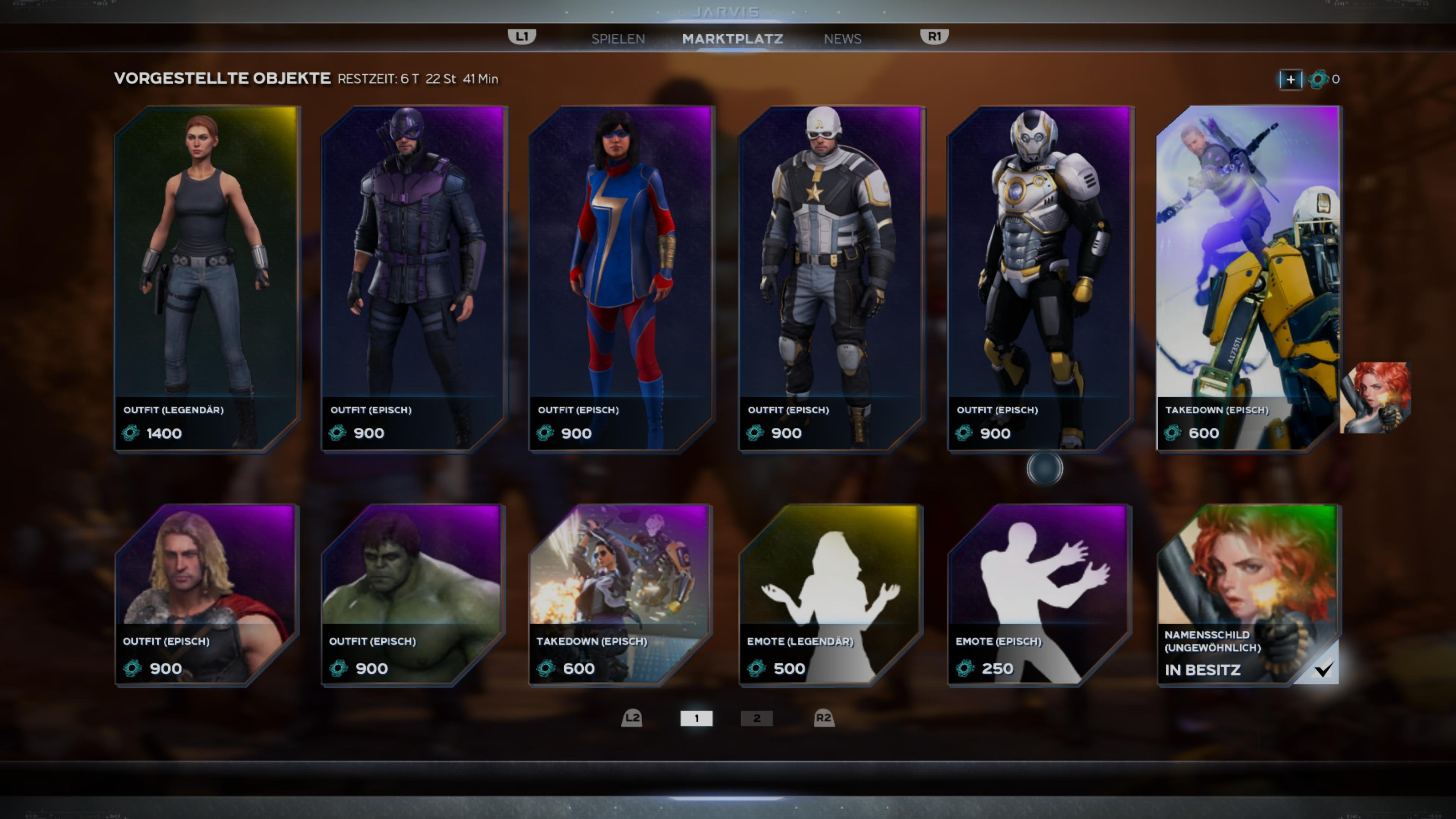Click the plus icon to add credits
The width and height of the screenshot is (1456, 819).
1290,80
